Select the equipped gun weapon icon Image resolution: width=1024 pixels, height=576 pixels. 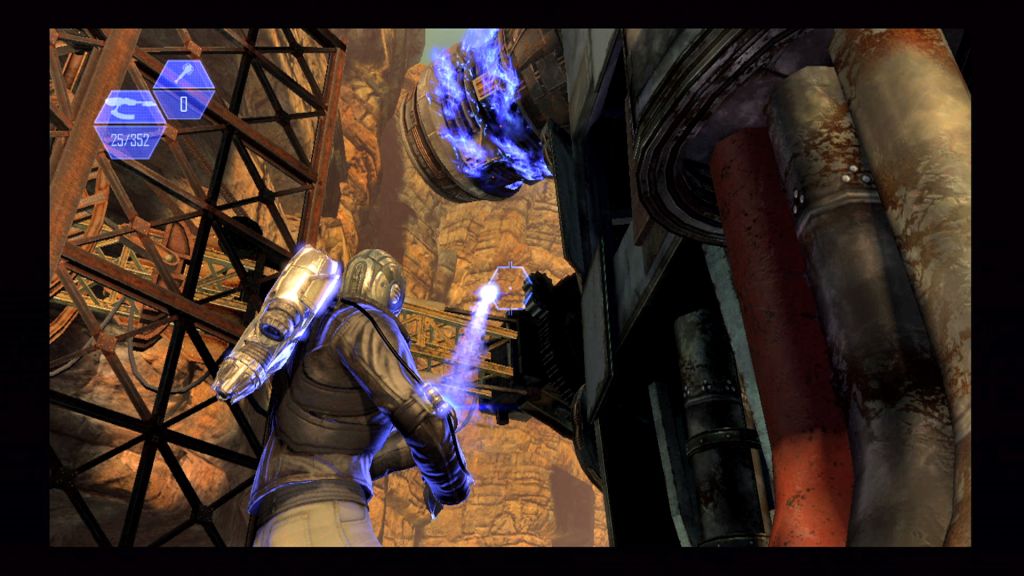(126, 105)
